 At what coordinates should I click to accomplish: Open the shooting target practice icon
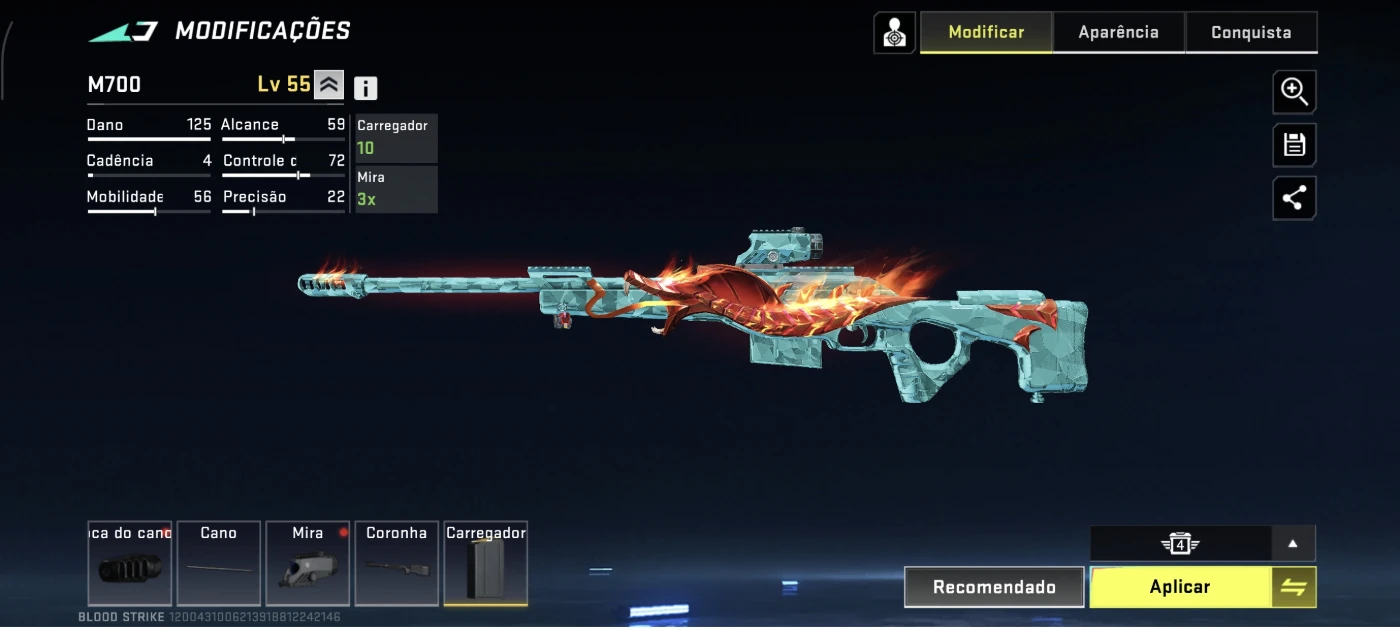894,33
